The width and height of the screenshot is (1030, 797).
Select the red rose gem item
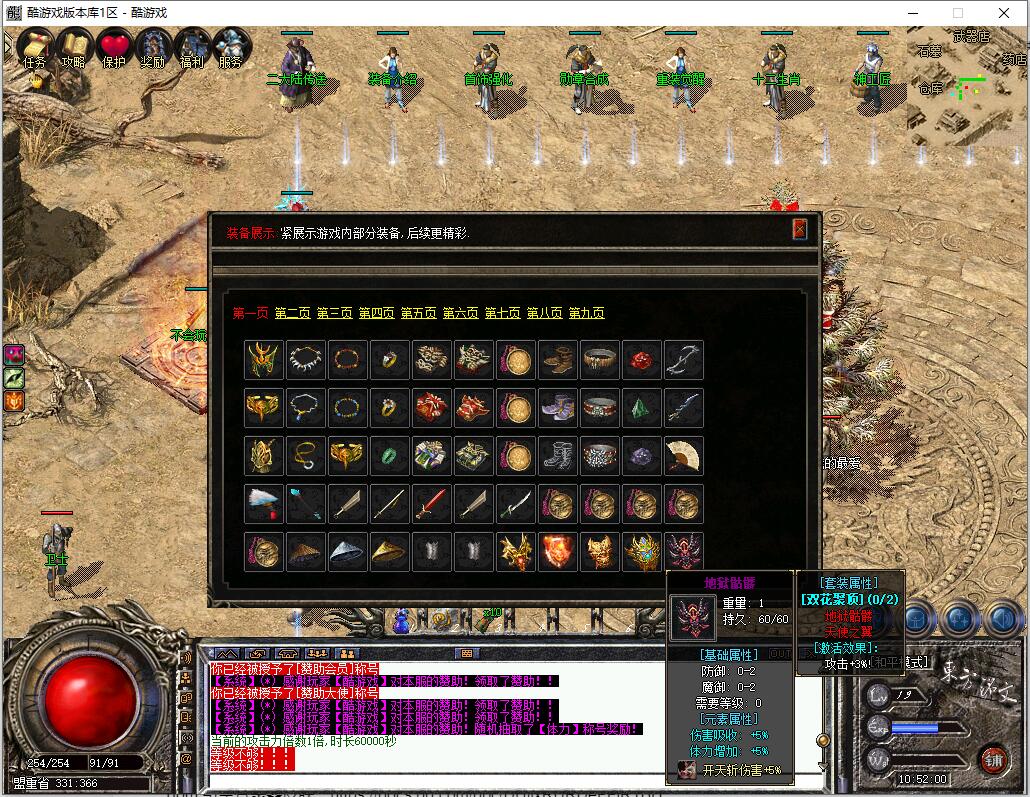[x=641, y=360]
